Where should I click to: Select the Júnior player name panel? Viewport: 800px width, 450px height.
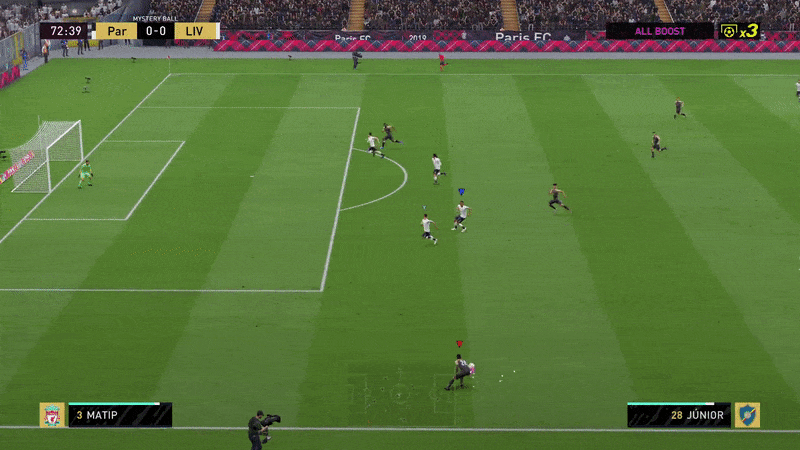point(678,415)
